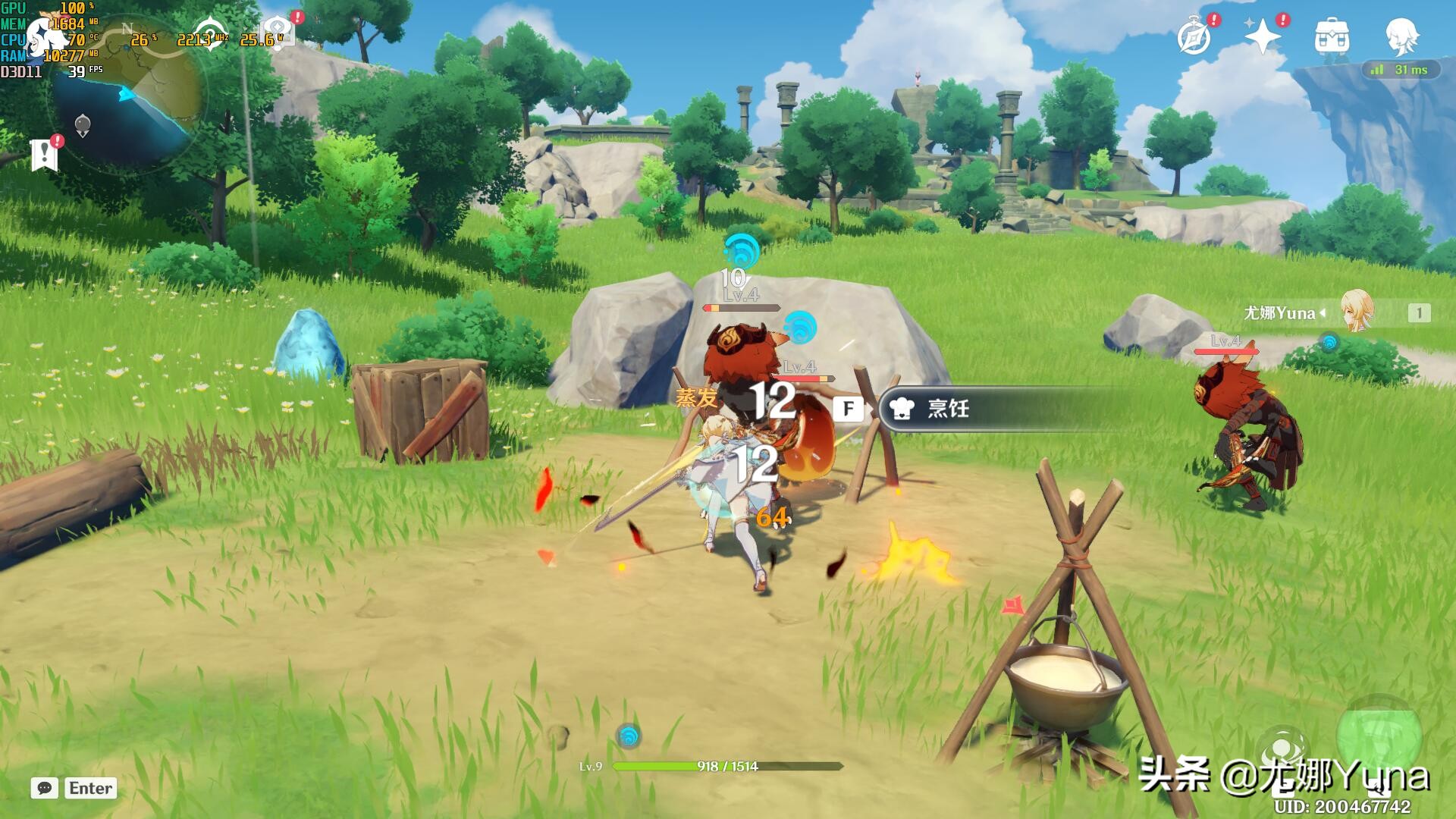Screen dimensions: 1456x819
Task: Open the chat speech bubble
Action: [45, 788]
